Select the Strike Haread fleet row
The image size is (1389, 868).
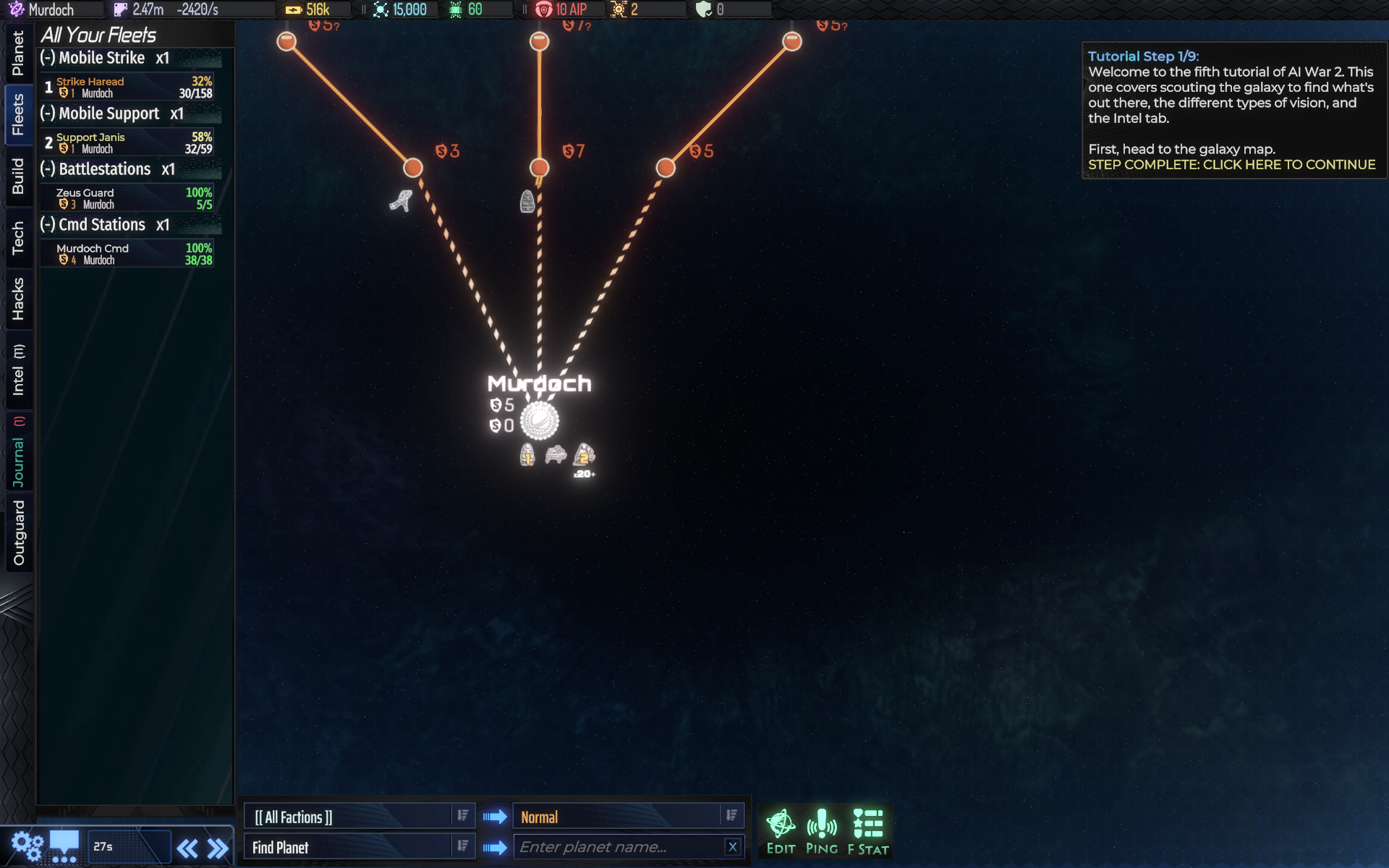pos(127,87)
